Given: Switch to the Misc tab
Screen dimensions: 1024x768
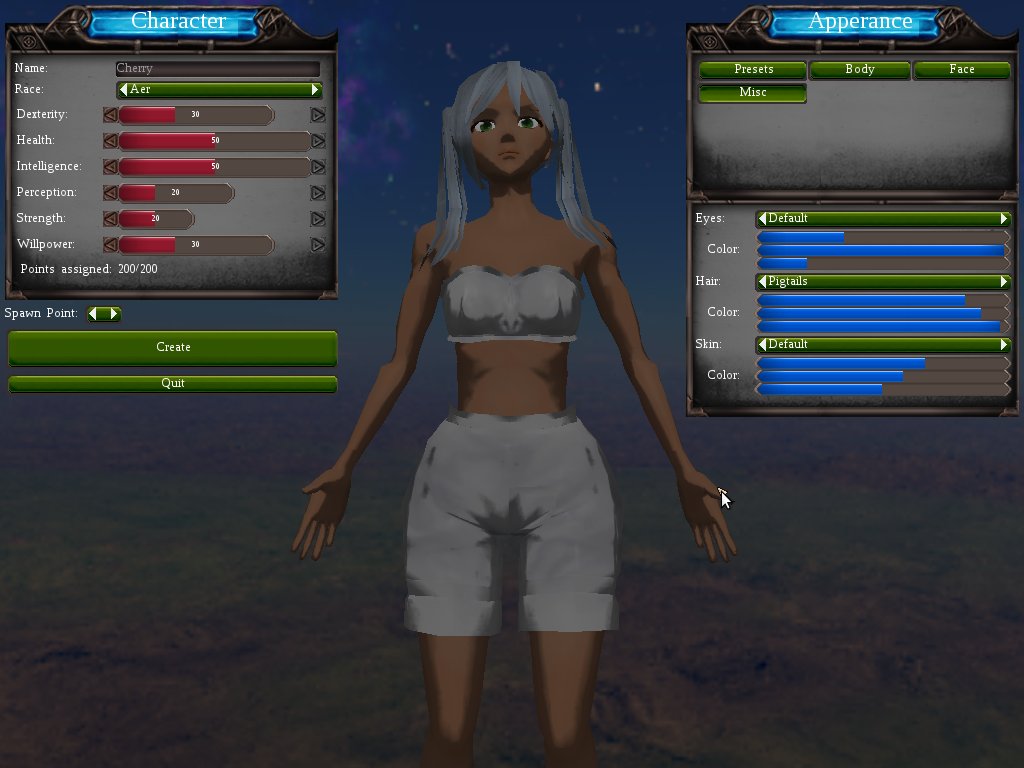Looking at the screenshot, I should point(753,93).
